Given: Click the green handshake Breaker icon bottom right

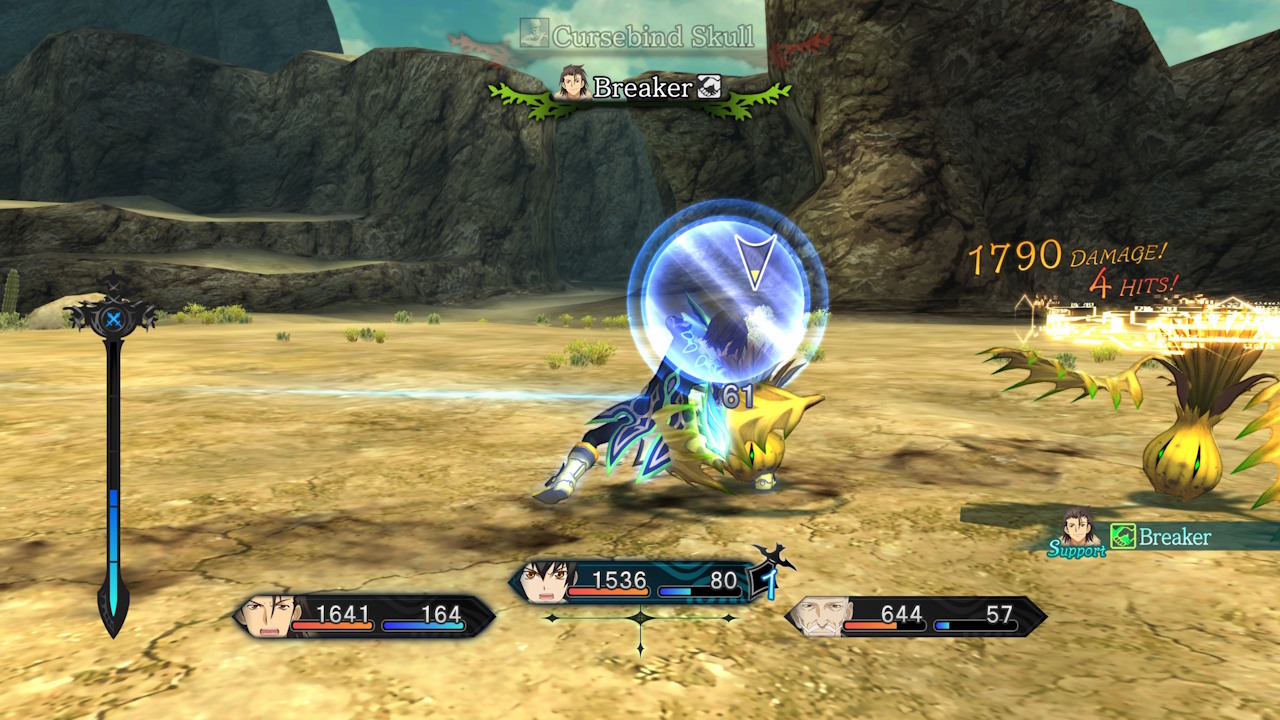Looking at the screenshot, I should [x=1122, y=538].
